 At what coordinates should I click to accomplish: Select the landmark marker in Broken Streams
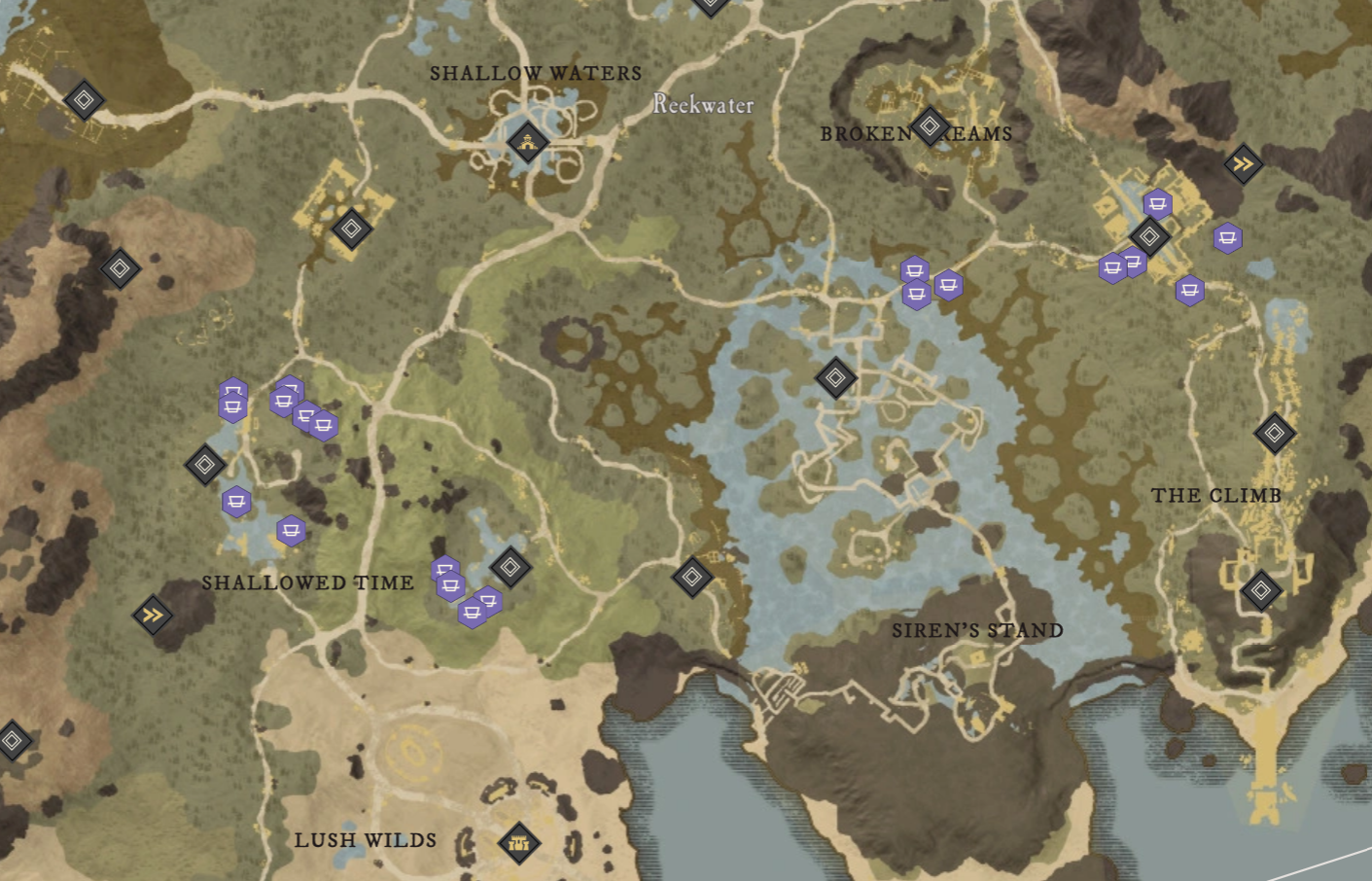932,124
